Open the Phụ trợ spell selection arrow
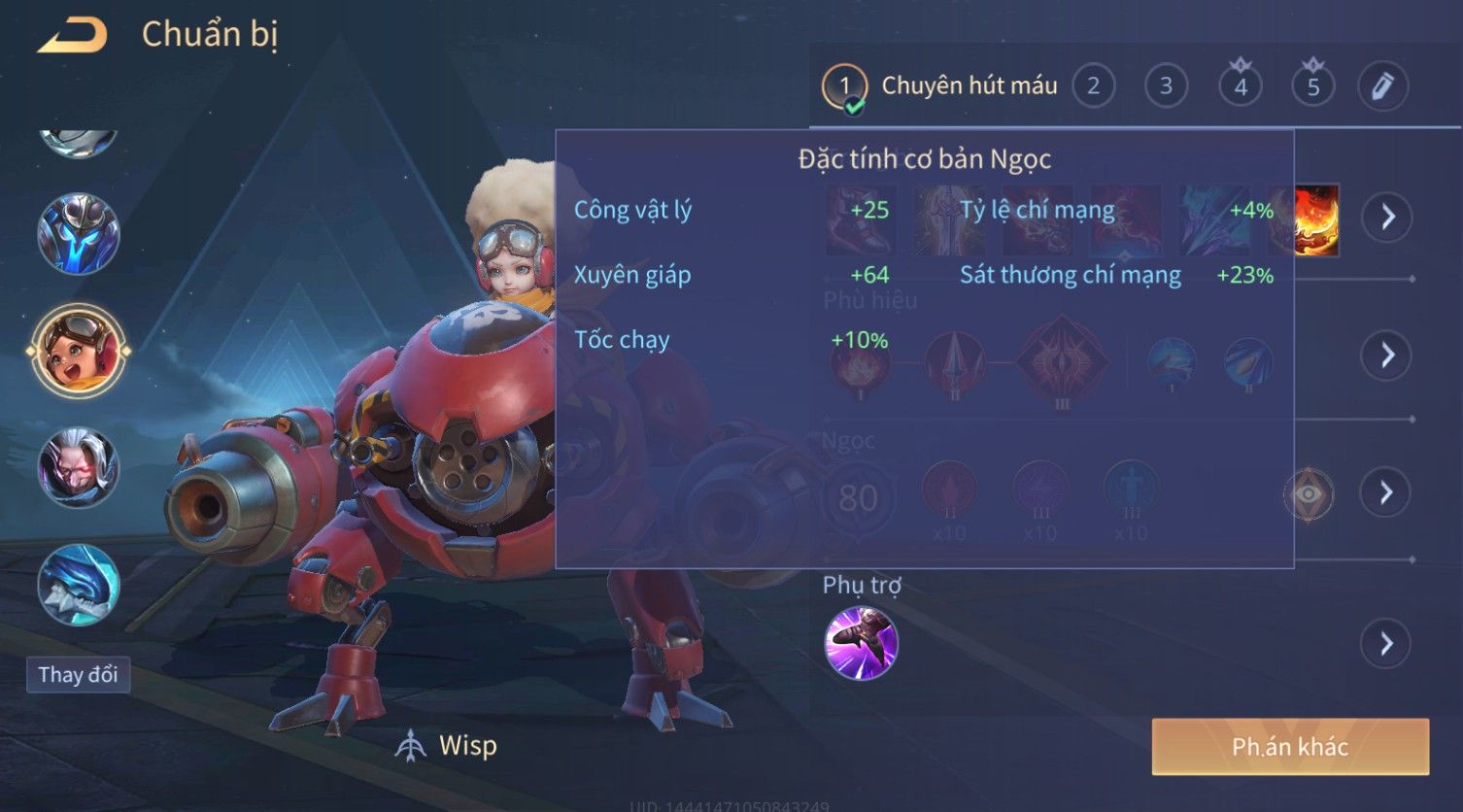The width and height of the screenshot is (1463, 812). coord(1385,643)
